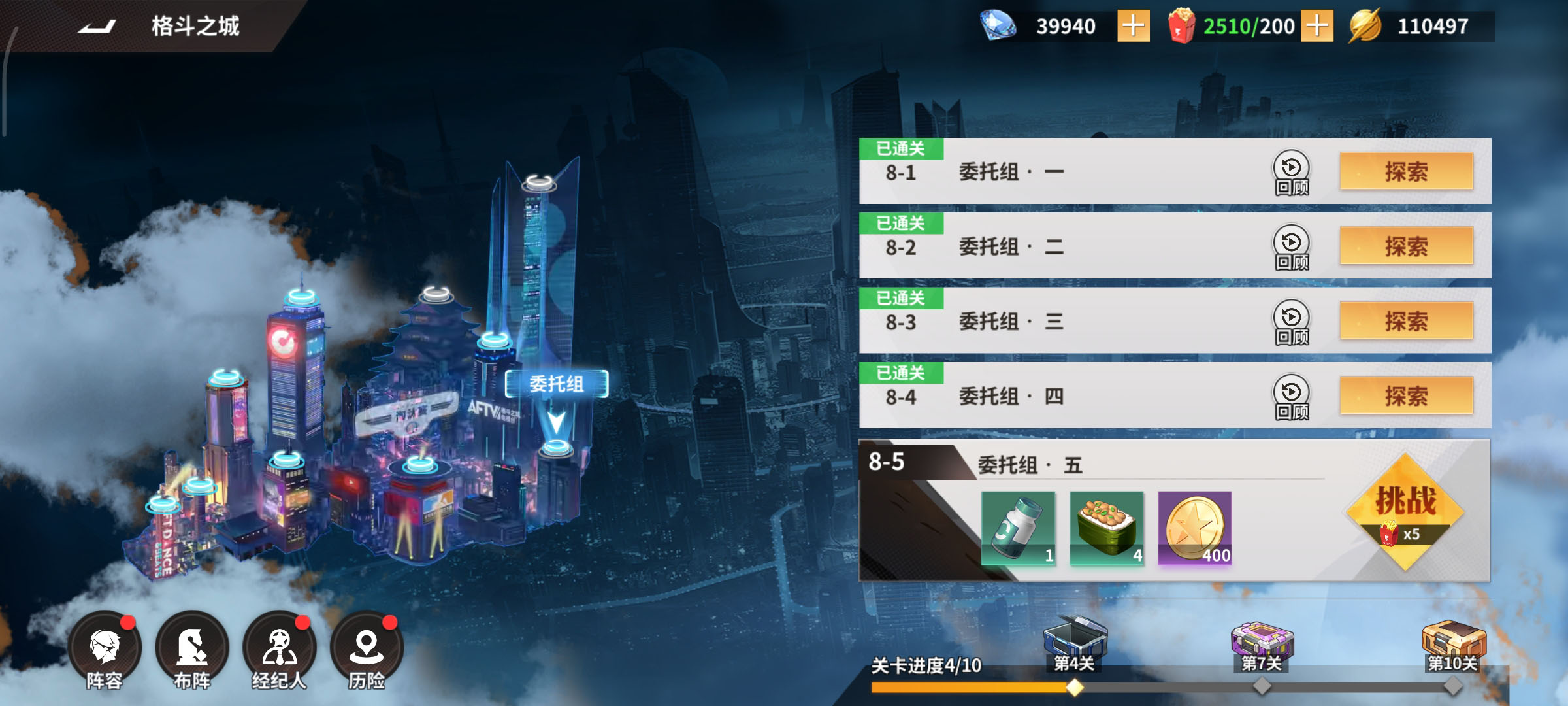Explore stage 8-4 with 探索
The height and width of the screenshot is (706, 1568).
[1406, 395]
